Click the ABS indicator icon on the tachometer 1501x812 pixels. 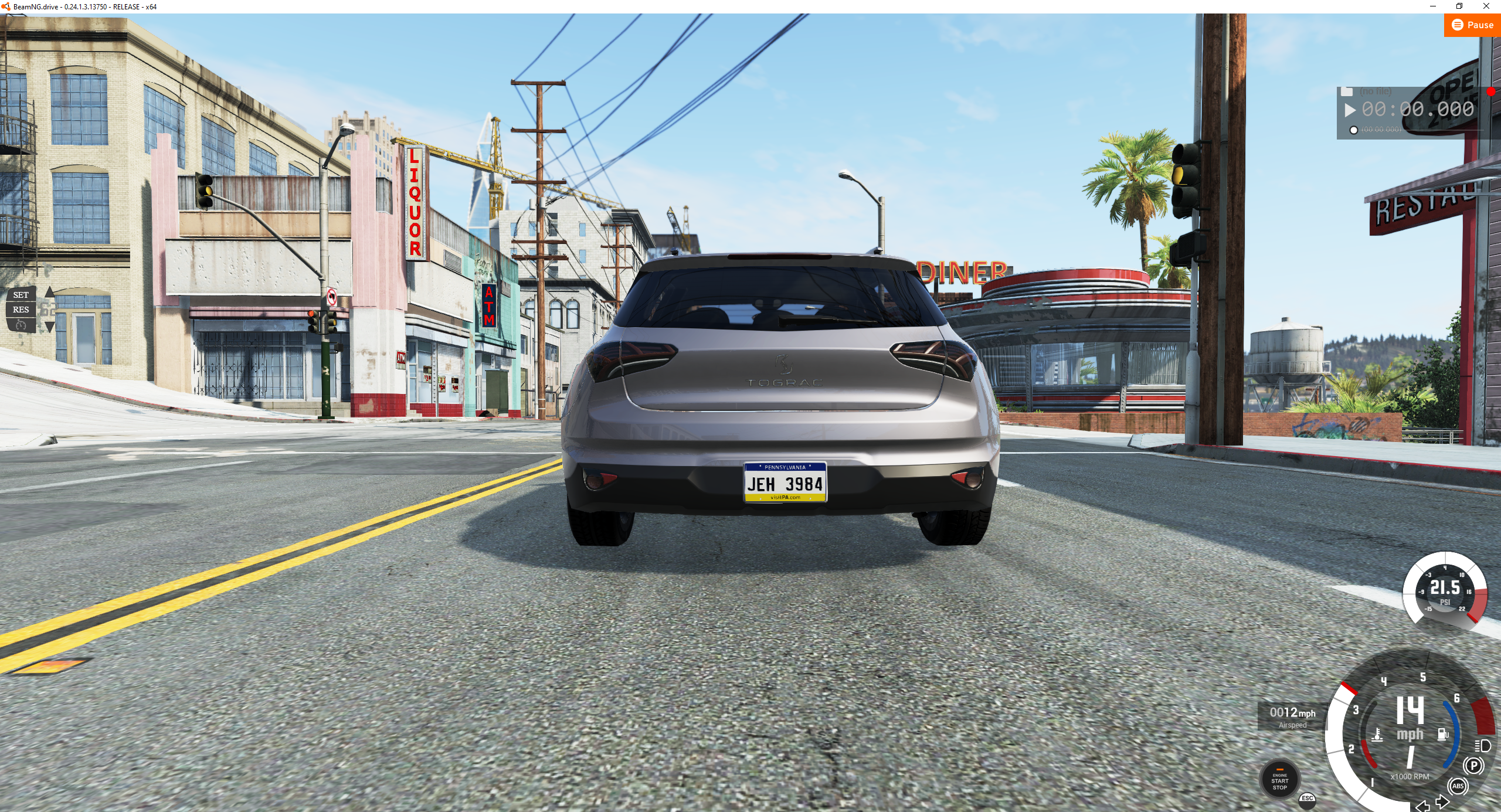[x=1458, y=786]
